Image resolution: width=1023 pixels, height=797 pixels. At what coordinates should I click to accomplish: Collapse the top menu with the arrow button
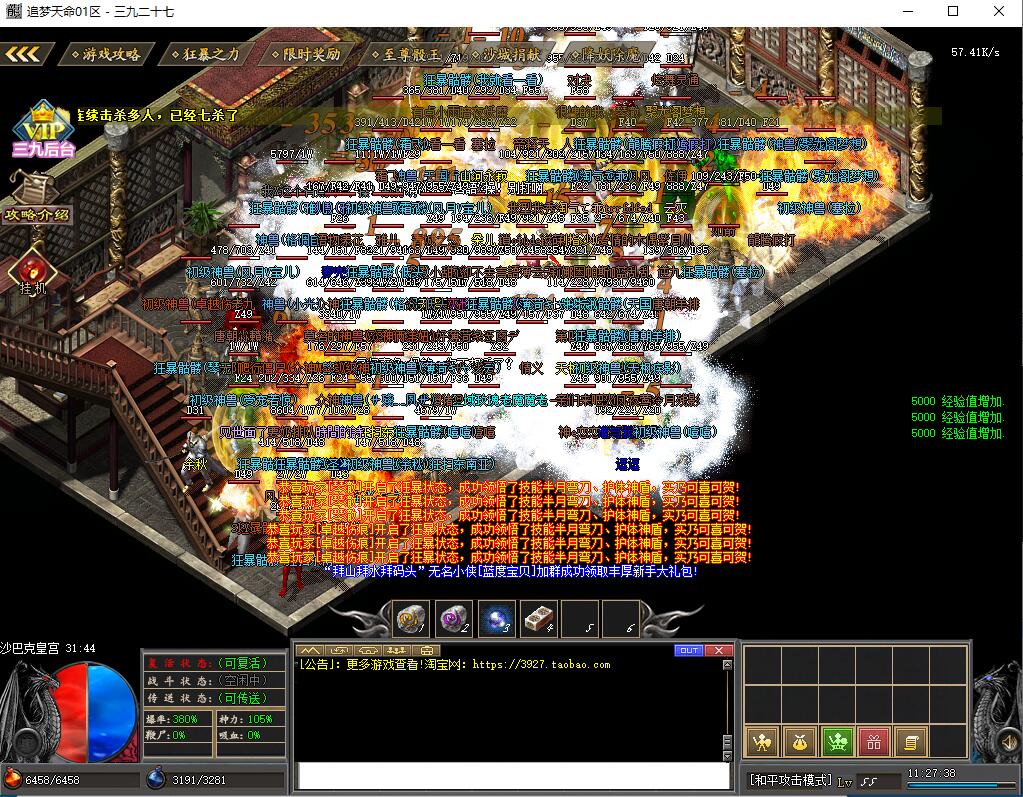[x=23, y=54]
